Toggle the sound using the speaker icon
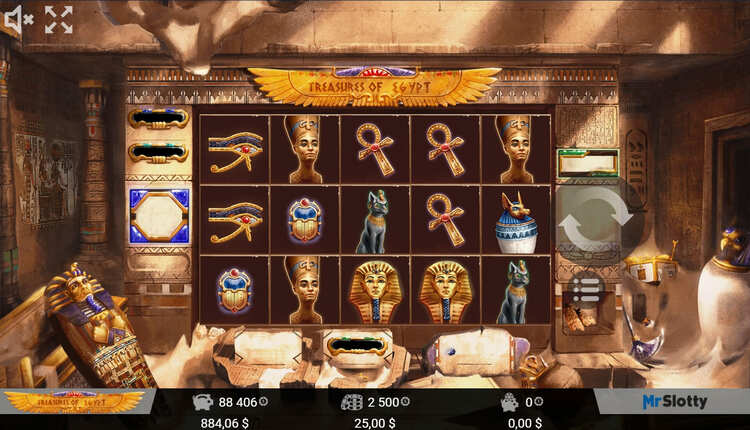Image resolution: width=750 pixels, height=430 pixels. (x=19, y=19)
